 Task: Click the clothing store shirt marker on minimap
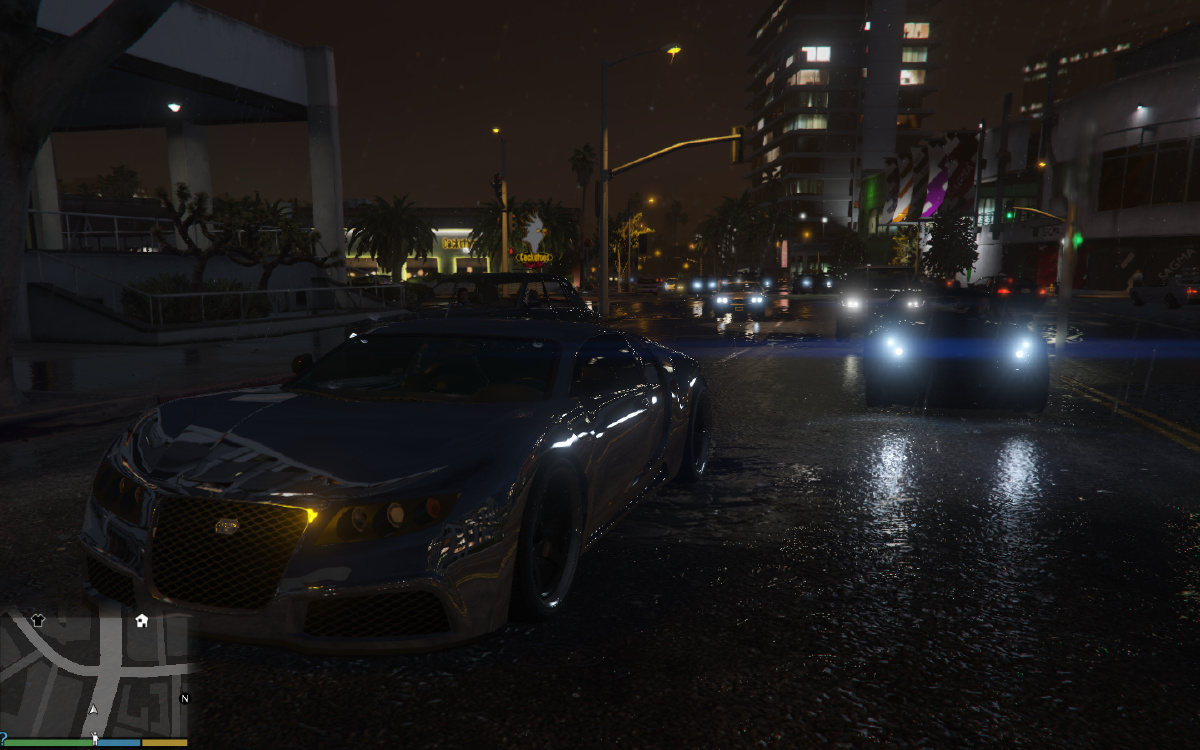pos(38,620)
